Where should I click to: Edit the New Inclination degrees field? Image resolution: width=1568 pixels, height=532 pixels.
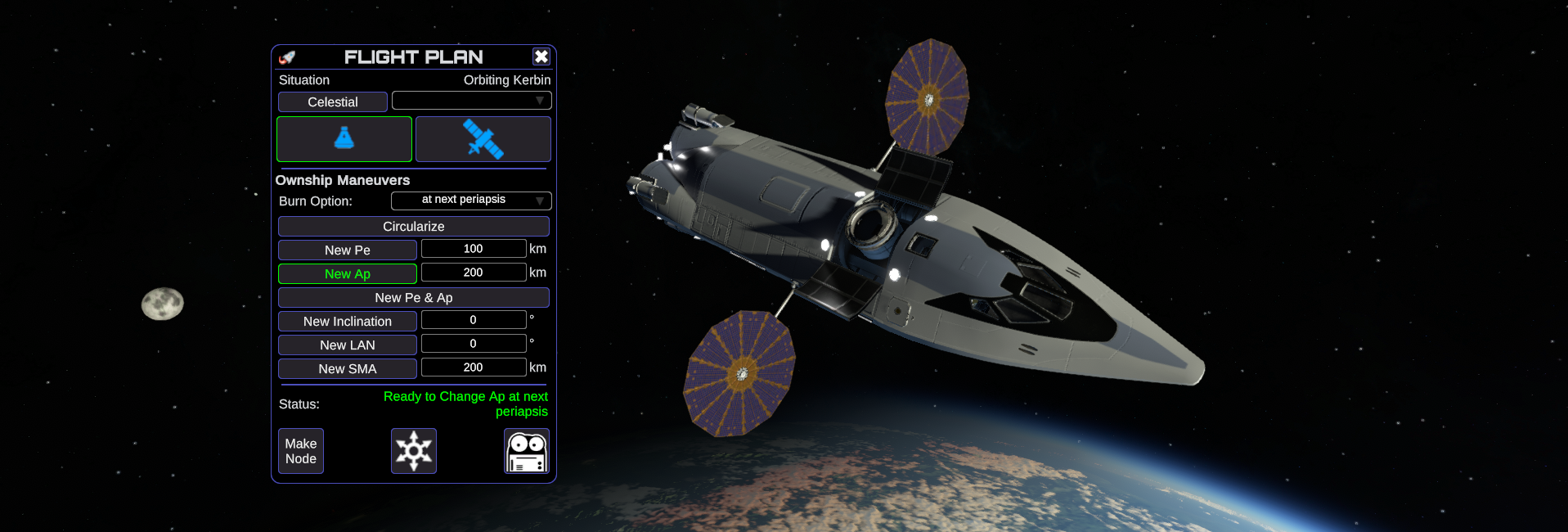pos(473,320)
